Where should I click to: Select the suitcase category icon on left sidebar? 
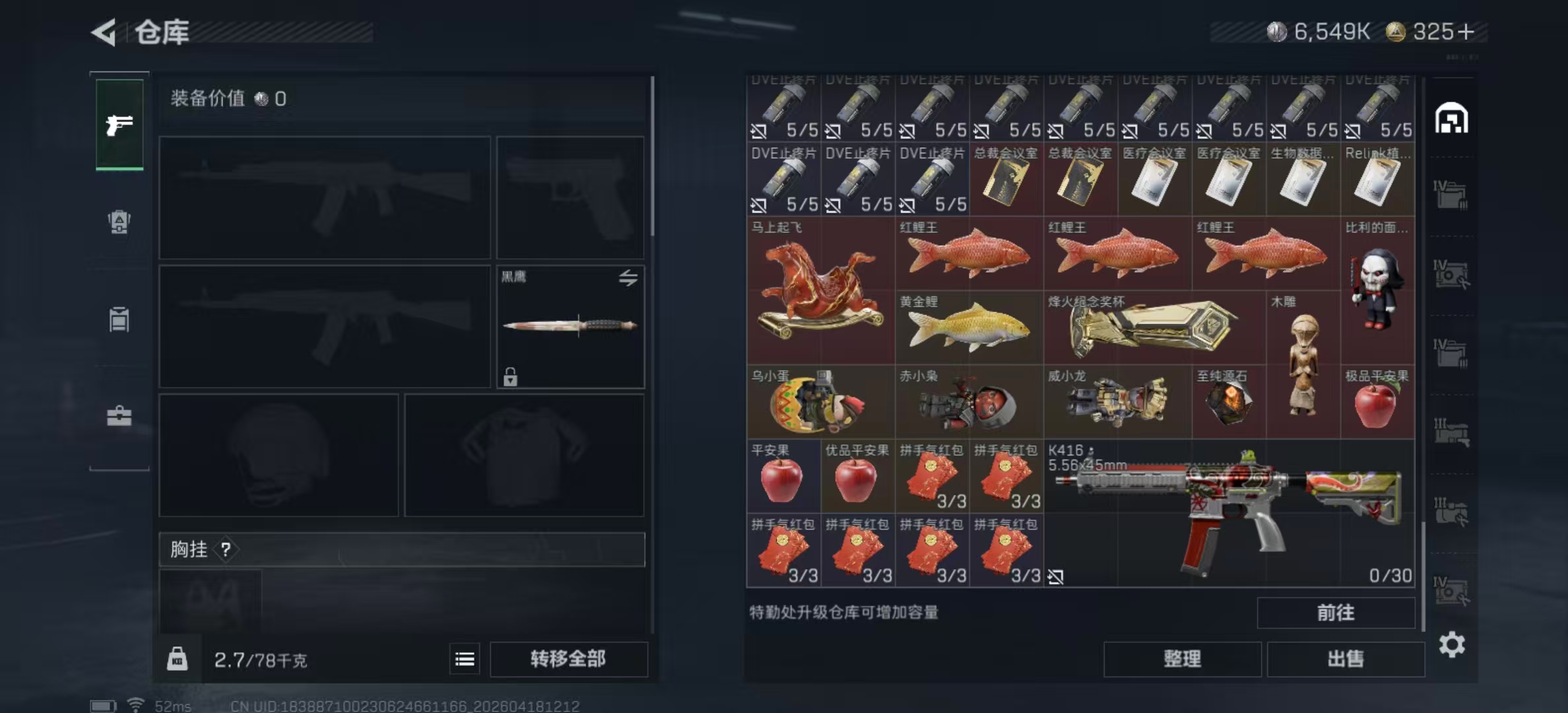click(x=118, y=416)
